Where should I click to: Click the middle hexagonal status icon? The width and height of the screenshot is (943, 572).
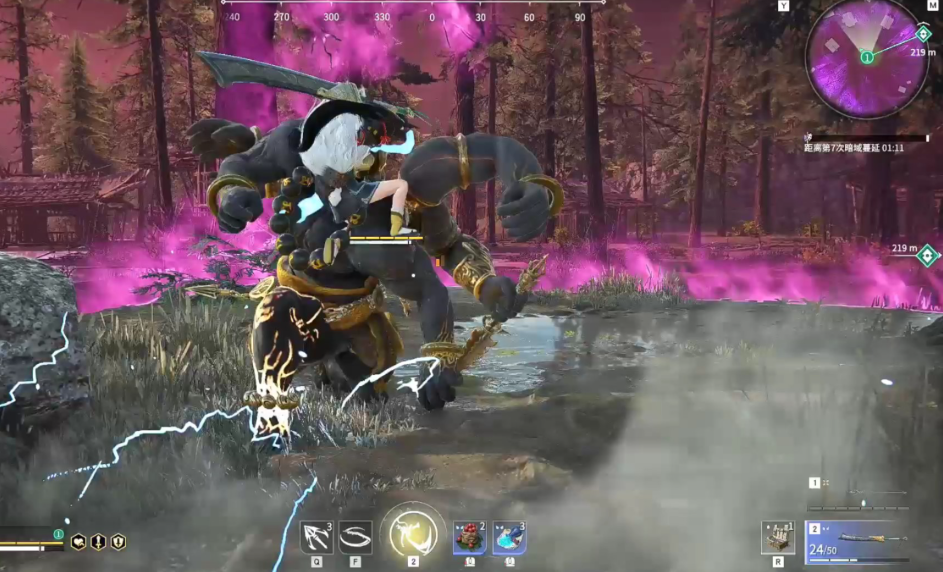(x=98, y=542)
